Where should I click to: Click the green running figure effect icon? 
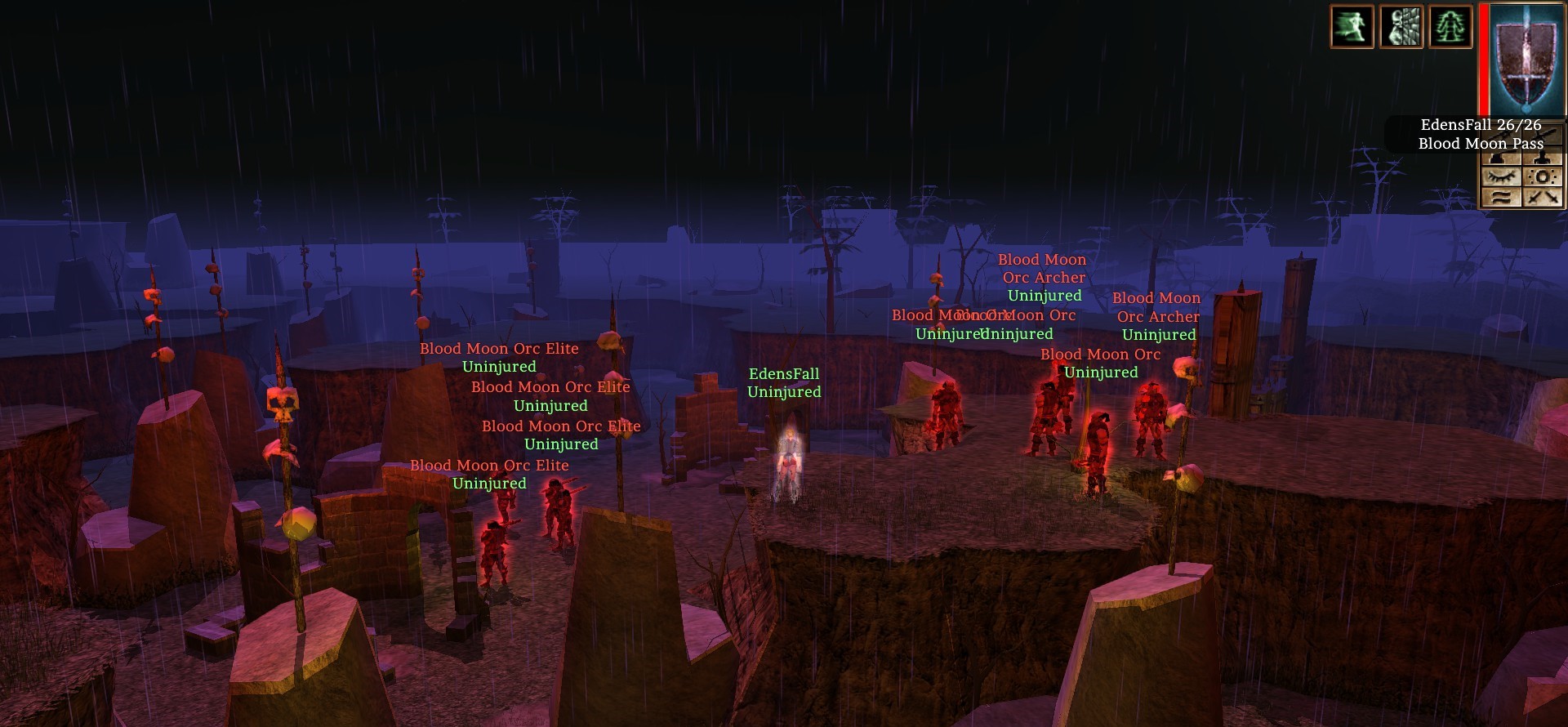tap(1352, 27)
